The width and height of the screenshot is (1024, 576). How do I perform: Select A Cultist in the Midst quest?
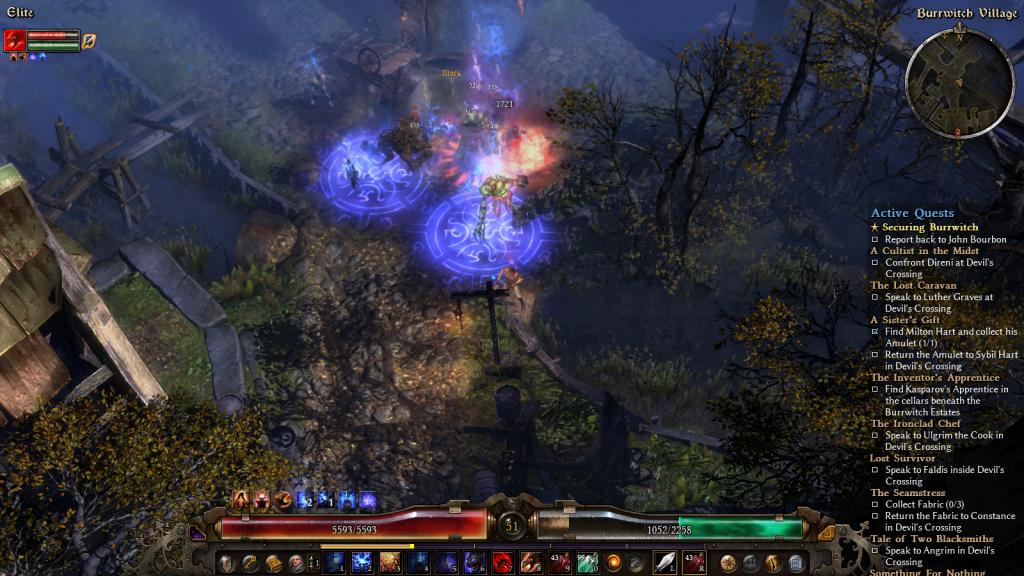click(924, 250)
